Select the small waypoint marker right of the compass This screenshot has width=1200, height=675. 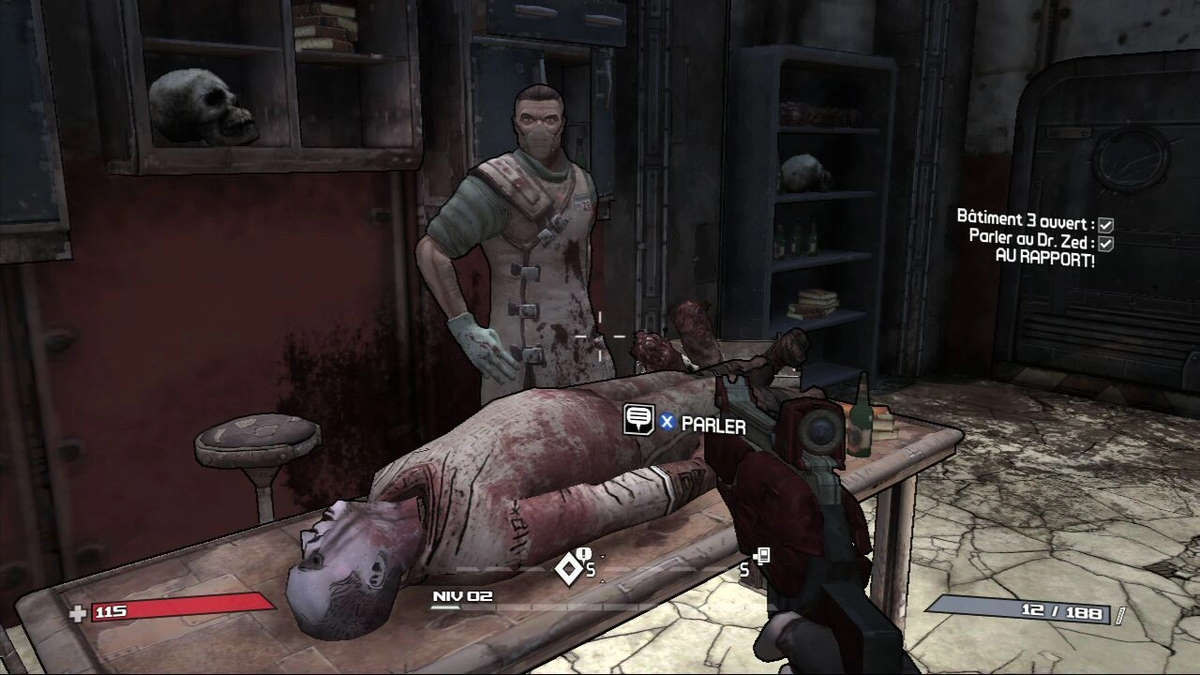[762, 555]
